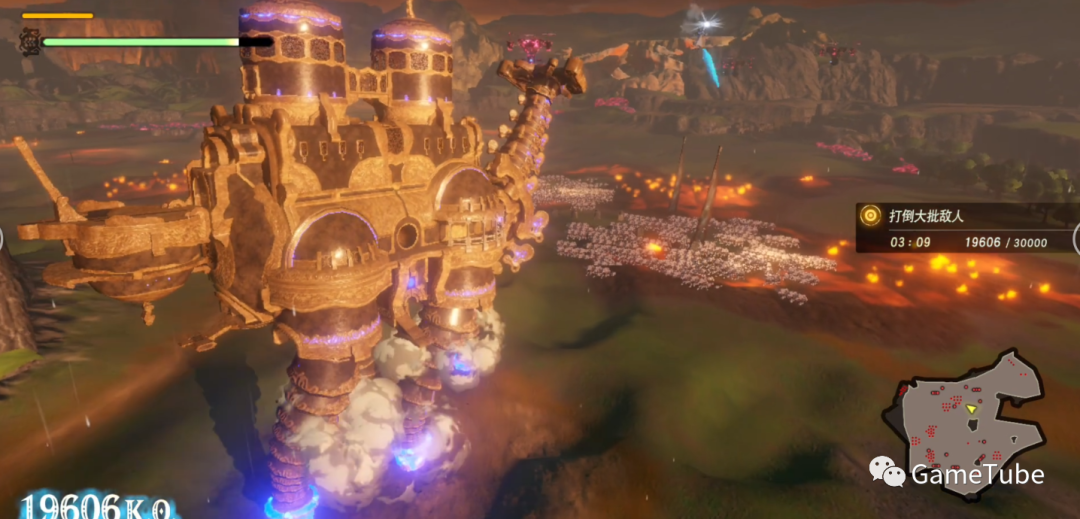The height and width of the screenshot is (519, 1080).
Task: Click the Divine Beast emblem beside the health bar
Action: (30, 41)
